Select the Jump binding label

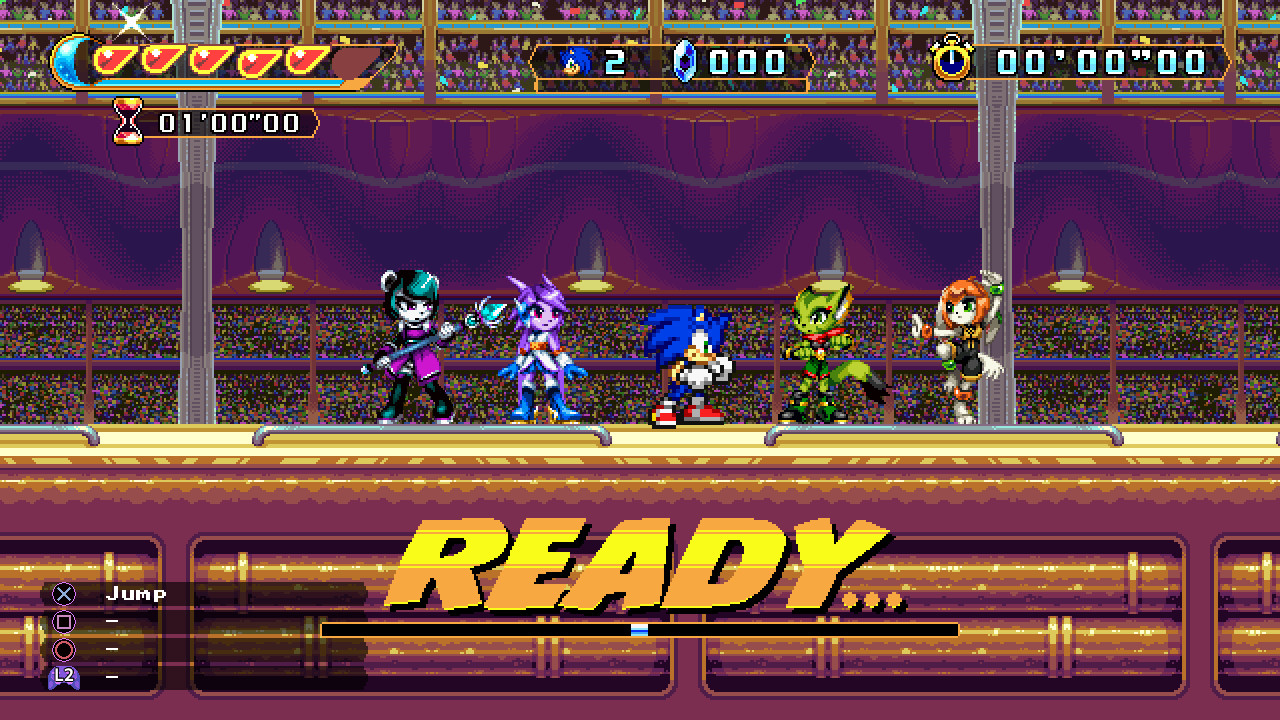point(136,593)
